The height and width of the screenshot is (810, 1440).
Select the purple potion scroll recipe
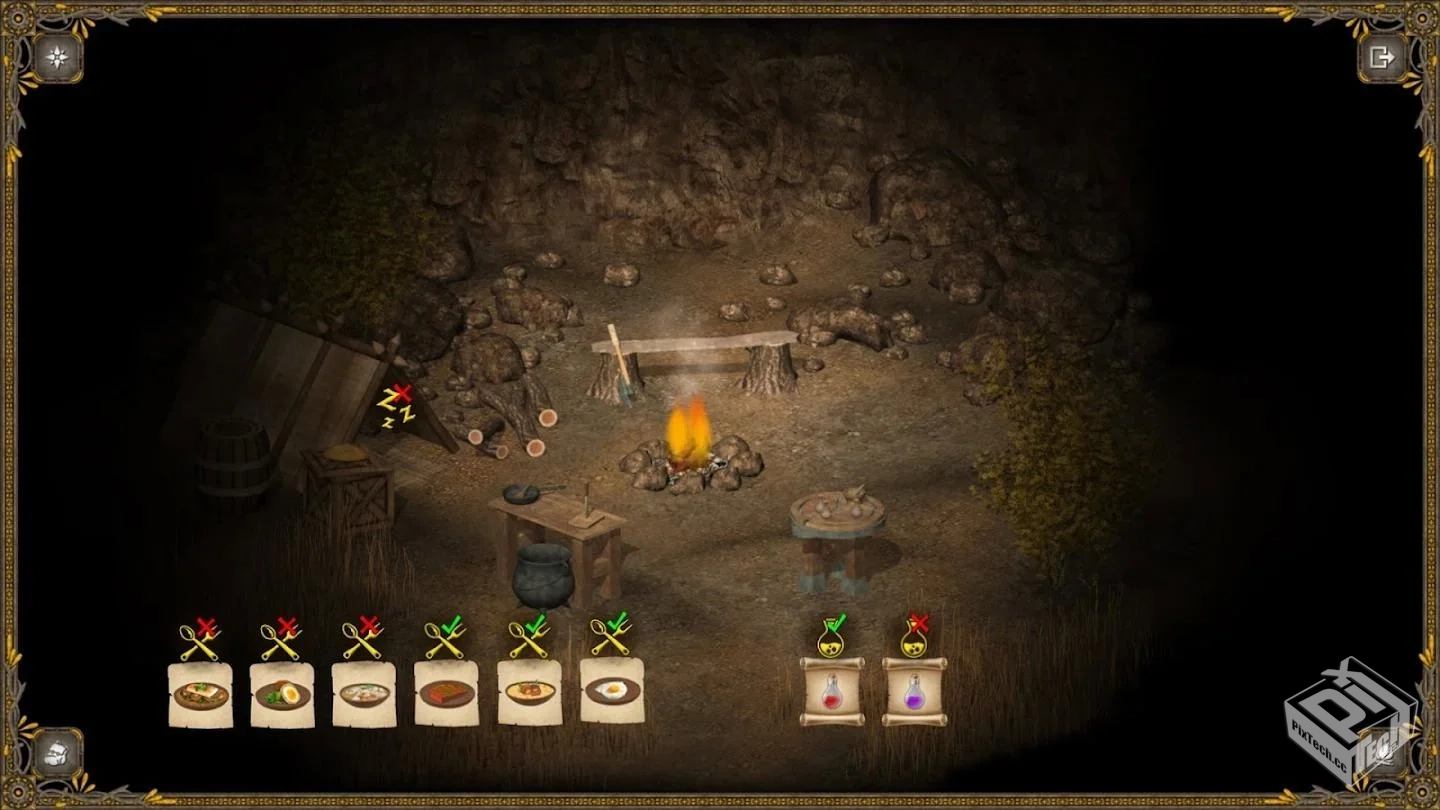(914, 691)
